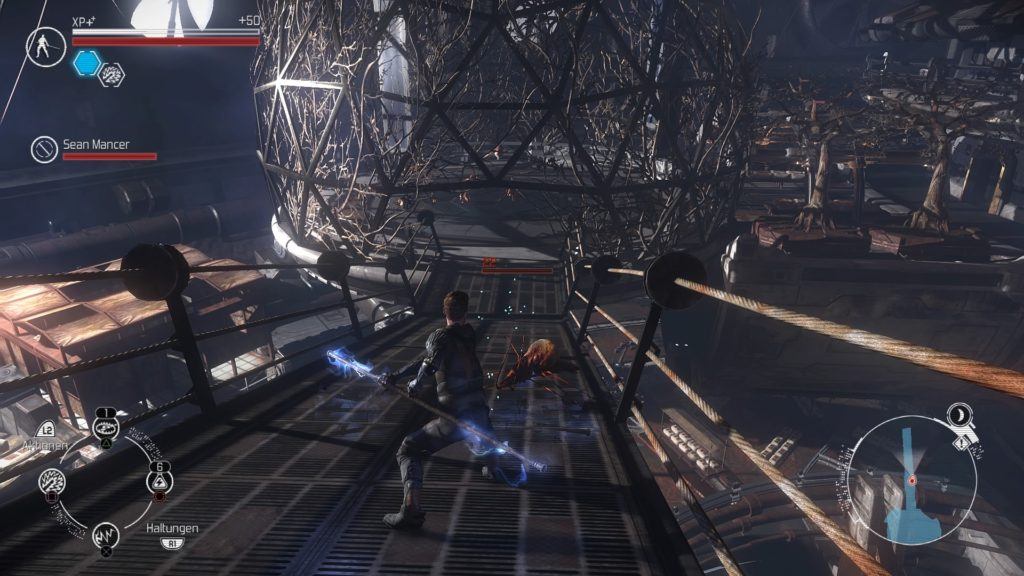Activate the spiked burst ability on left
Screen dimensions: 1024x576
click(x=52, y=483)
